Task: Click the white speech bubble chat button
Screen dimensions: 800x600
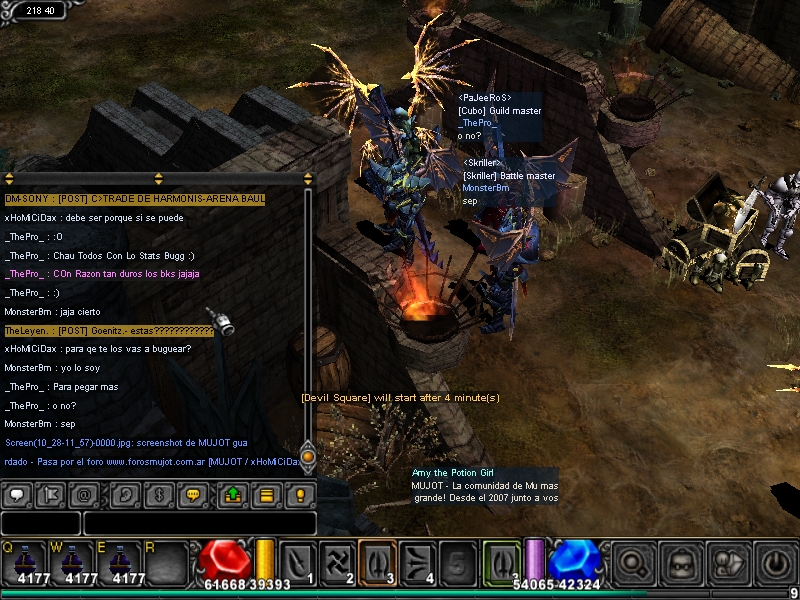Action: (17, 494)
